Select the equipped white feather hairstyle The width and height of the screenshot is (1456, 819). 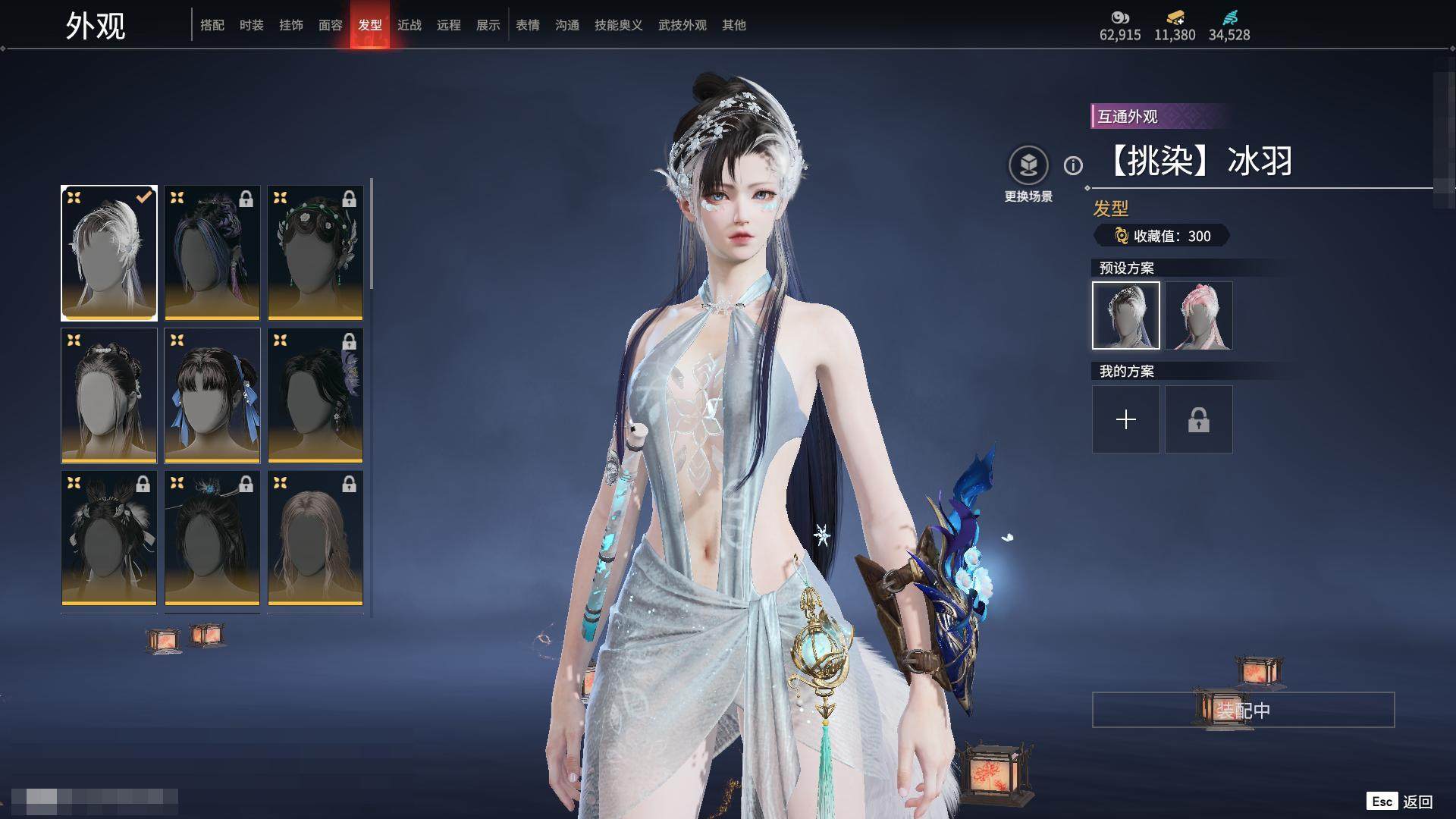109,253
